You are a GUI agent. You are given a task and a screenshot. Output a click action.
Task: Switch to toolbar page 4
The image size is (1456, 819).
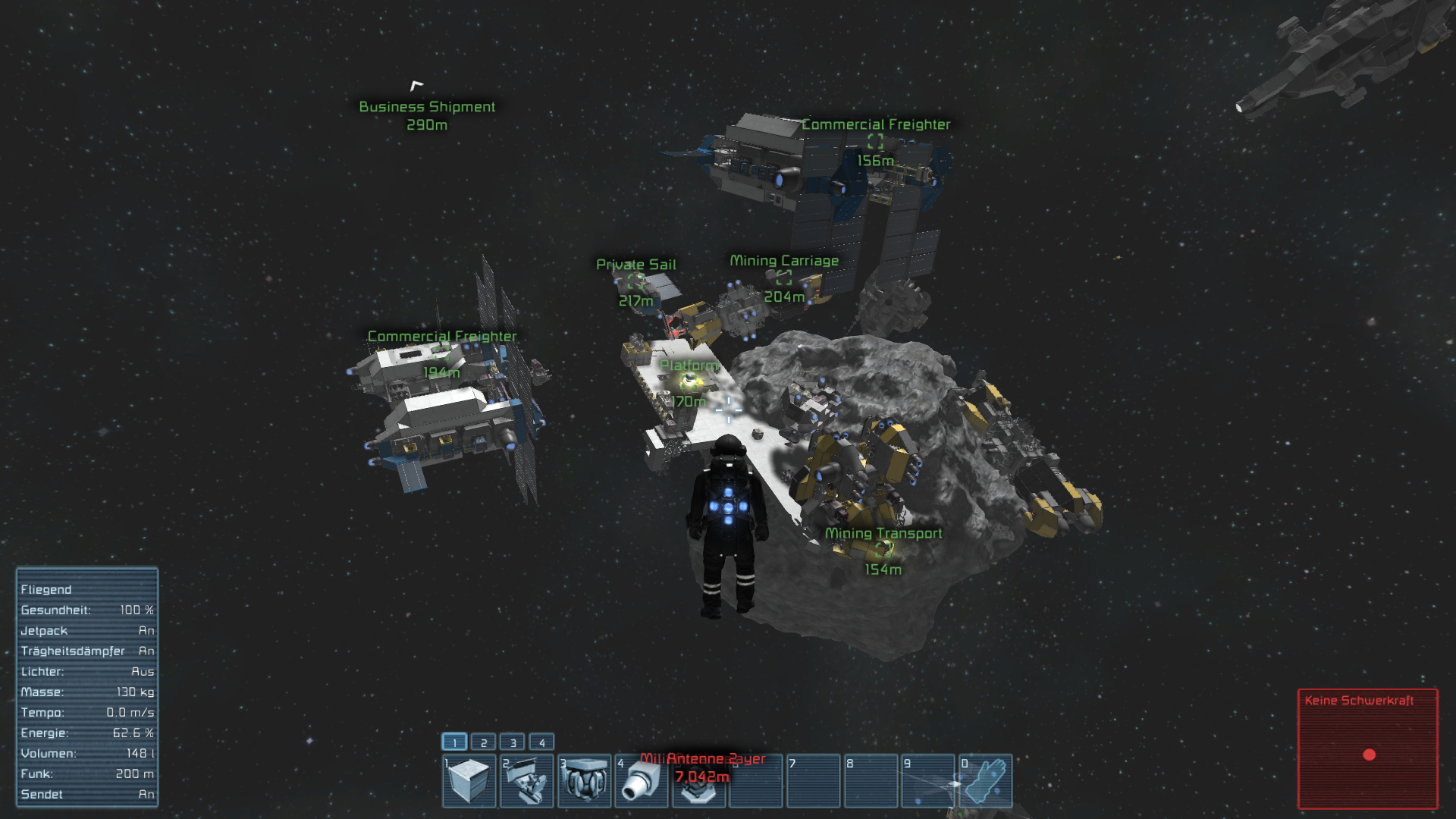(541, 742)
